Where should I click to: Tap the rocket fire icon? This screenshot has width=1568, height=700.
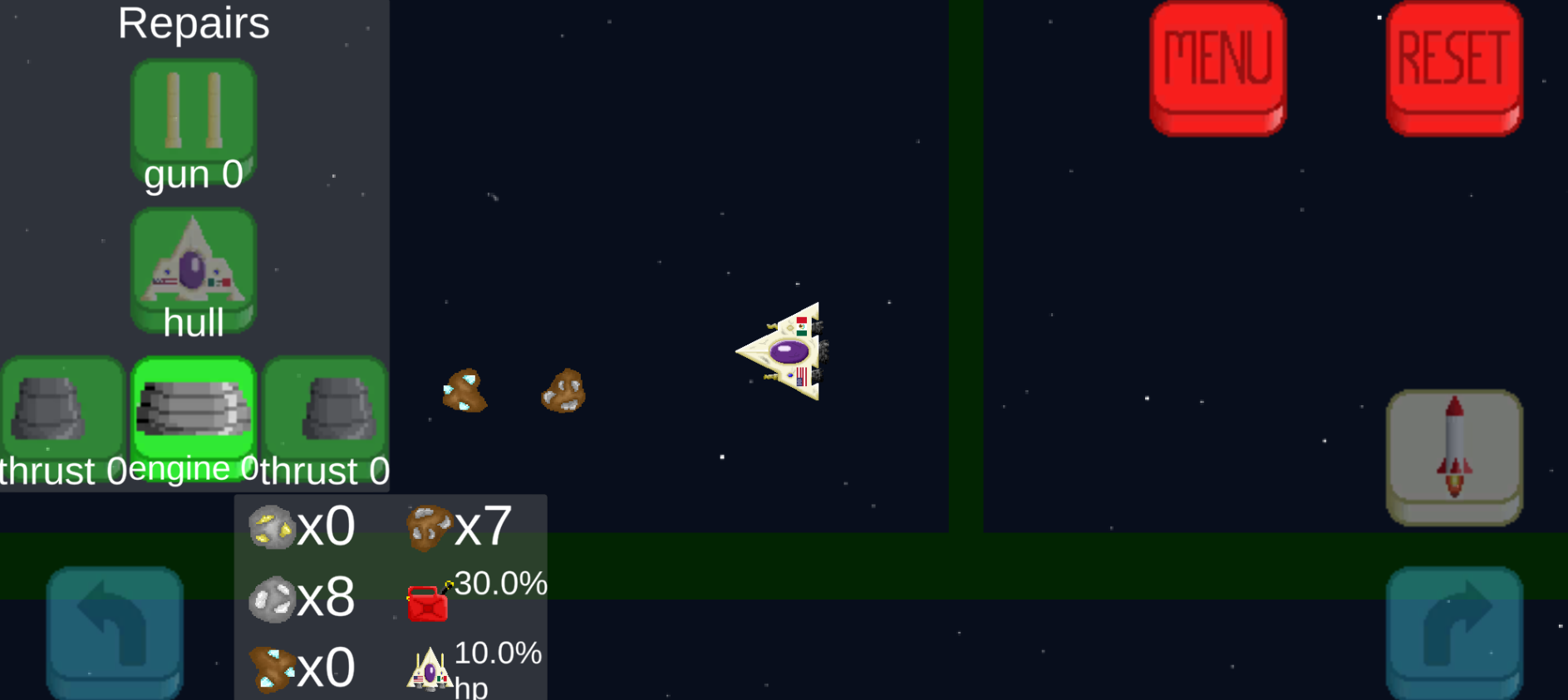click(x=1453, y=455)
